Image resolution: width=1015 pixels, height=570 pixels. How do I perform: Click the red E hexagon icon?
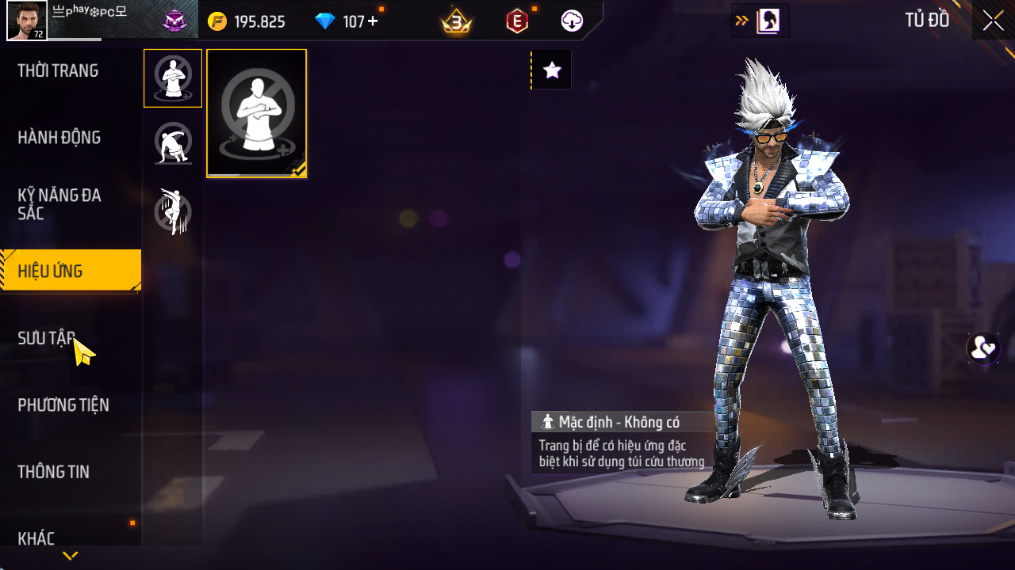click(517, 21)
